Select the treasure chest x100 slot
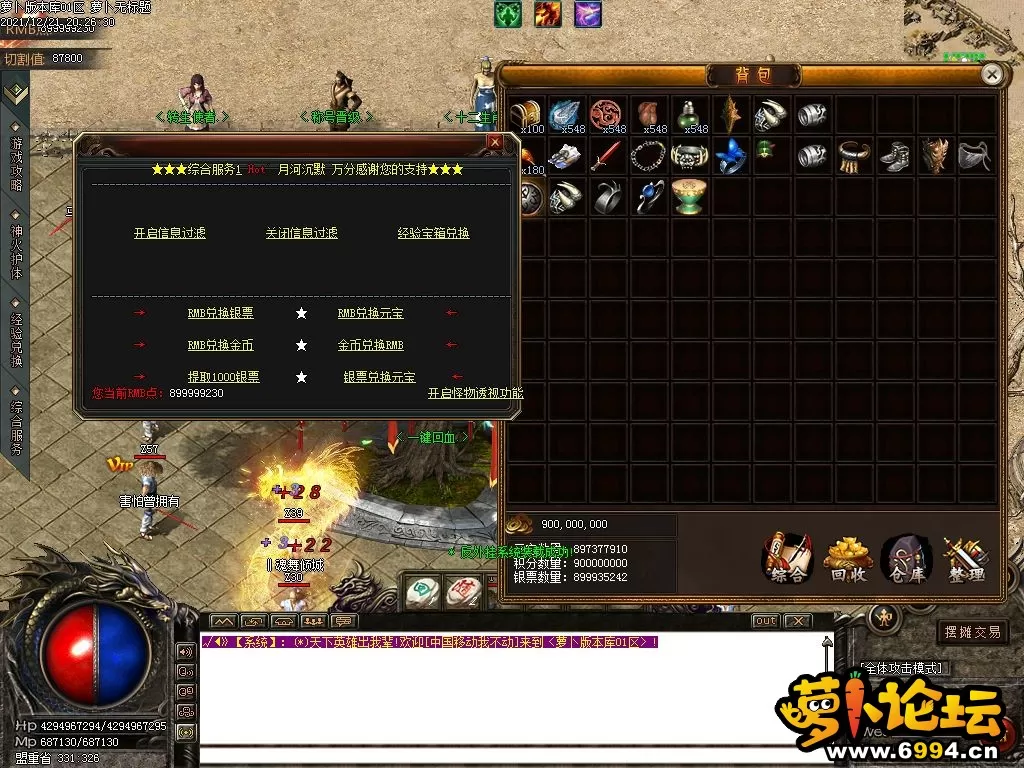The height and width of the screenshot is (768, 1024). pyautogui.click(x=526, y=115)
